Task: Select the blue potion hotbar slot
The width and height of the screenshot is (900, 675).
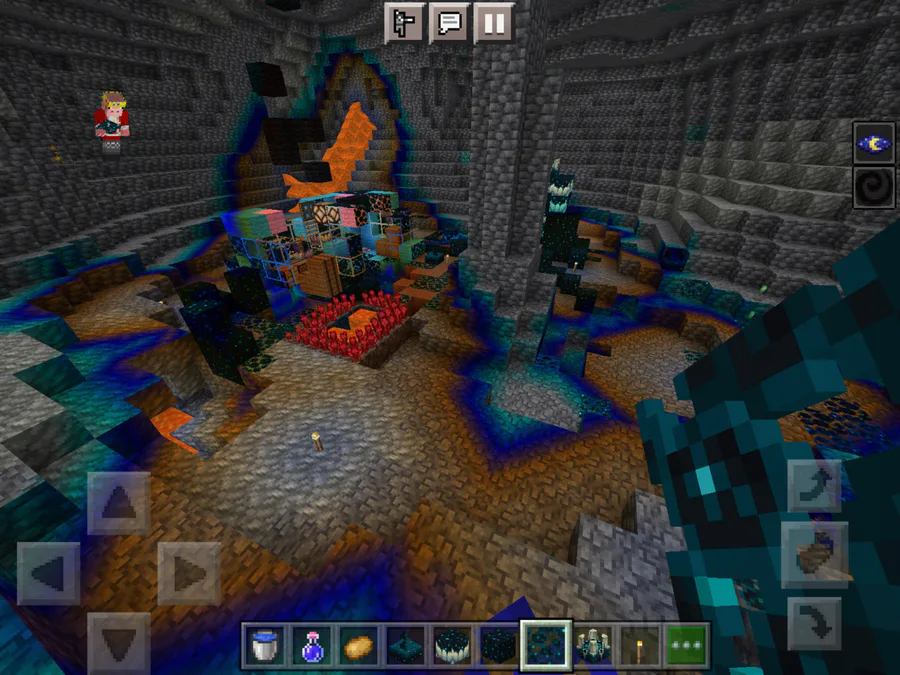Action: click(311, 646)
